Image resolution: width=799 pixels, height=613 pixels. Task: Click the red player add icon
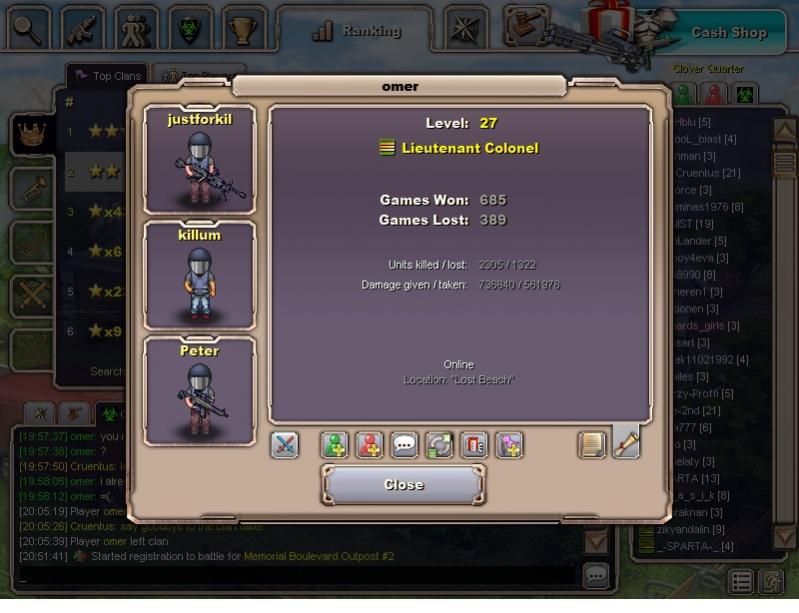click(x=370, y=445)
